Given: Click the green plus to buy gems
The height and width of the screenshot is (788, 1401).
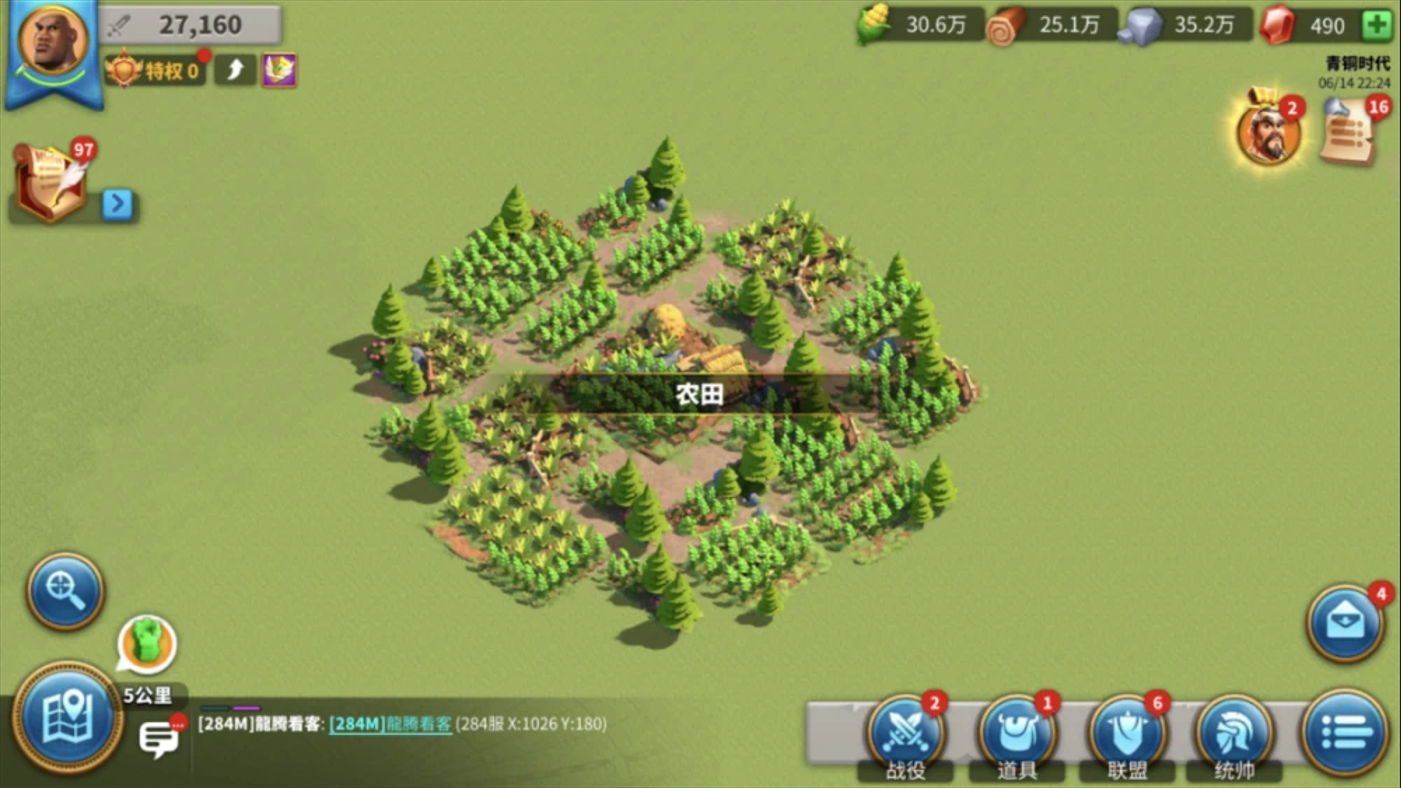Looking at the screenshot, I should pos(1379,26).
